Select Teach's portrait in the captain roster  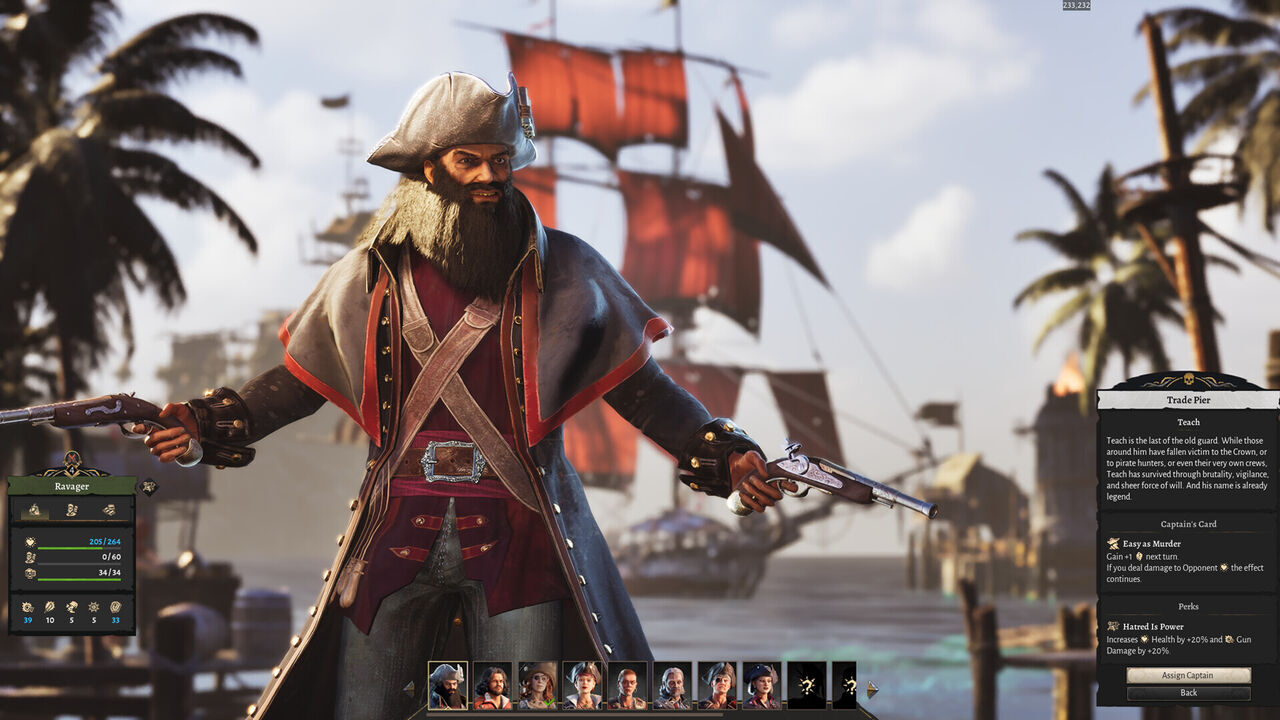tap(447, 685)
